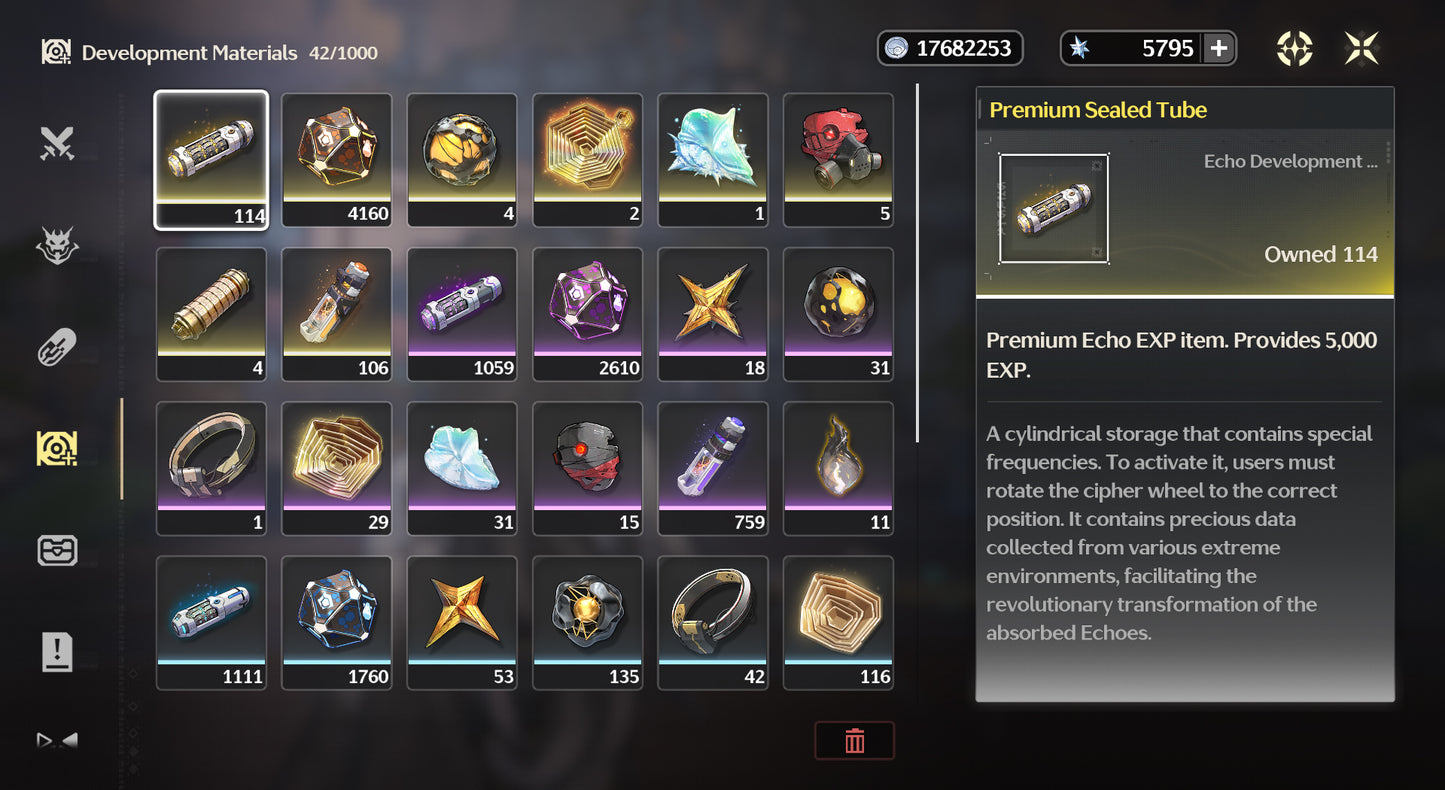Select the item stack showing 4160 owned
This screenshot has width=1445, height=790.
[x=336, y=159]
